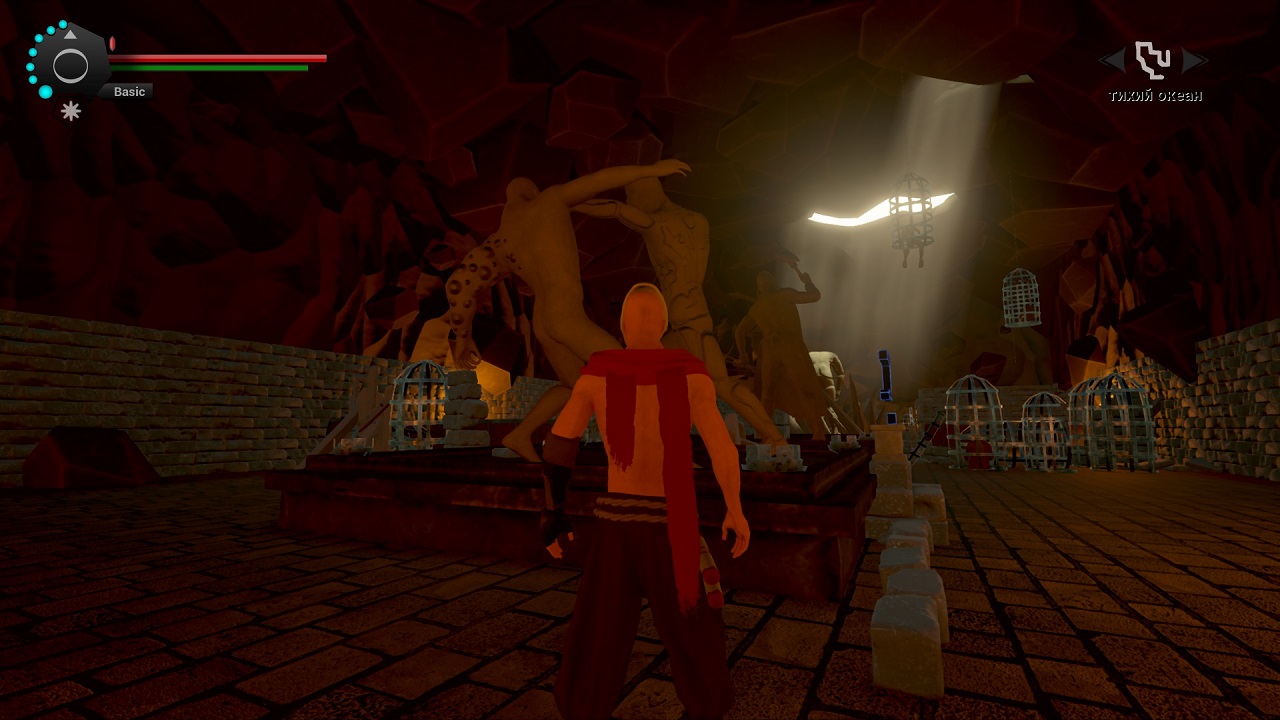Click the Basic stance label
This screenshot has height=720, width=1280.
(x=129, y=92)
